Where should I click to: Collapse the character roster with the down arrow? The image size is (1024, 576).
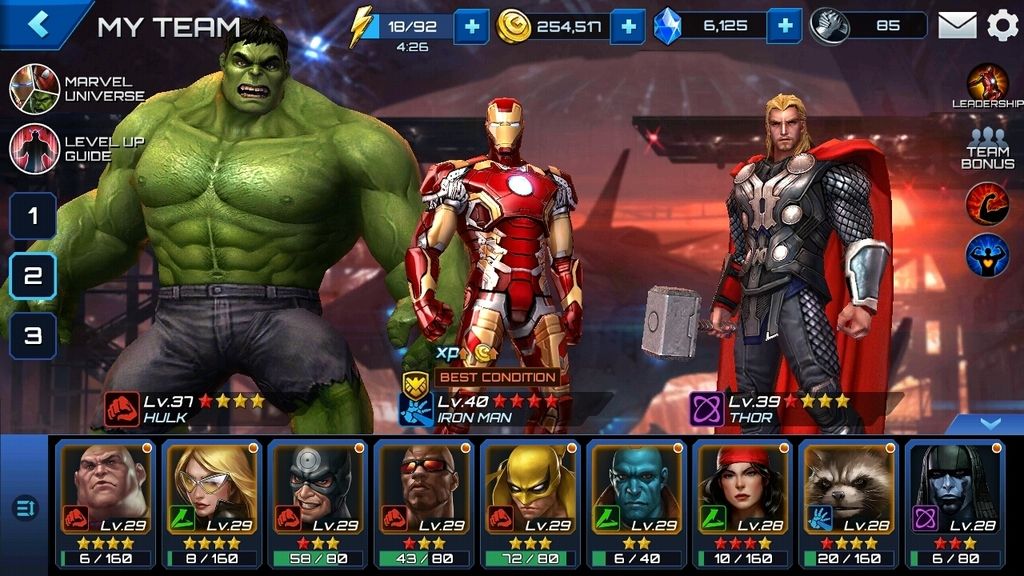tap(989, 424)
